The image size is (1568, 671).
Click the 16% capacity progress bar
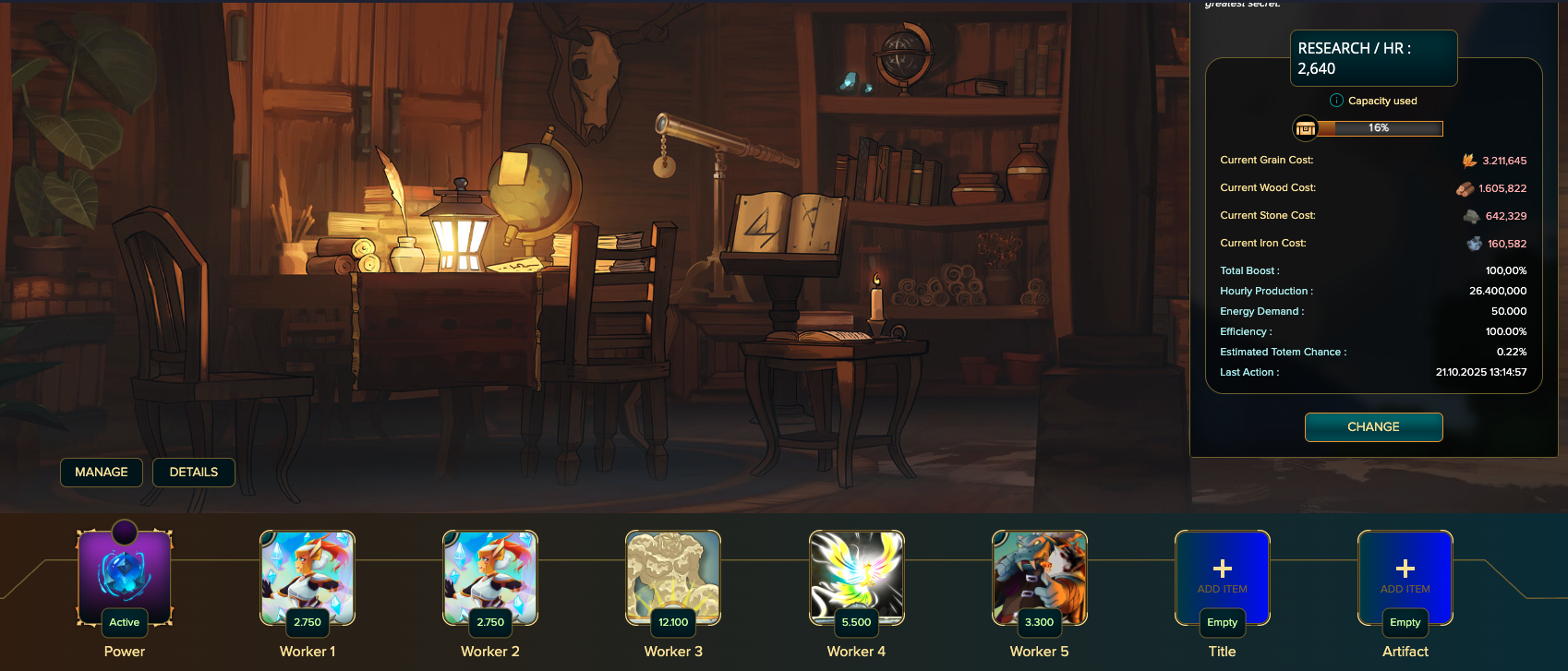(x=1381, y=128)
